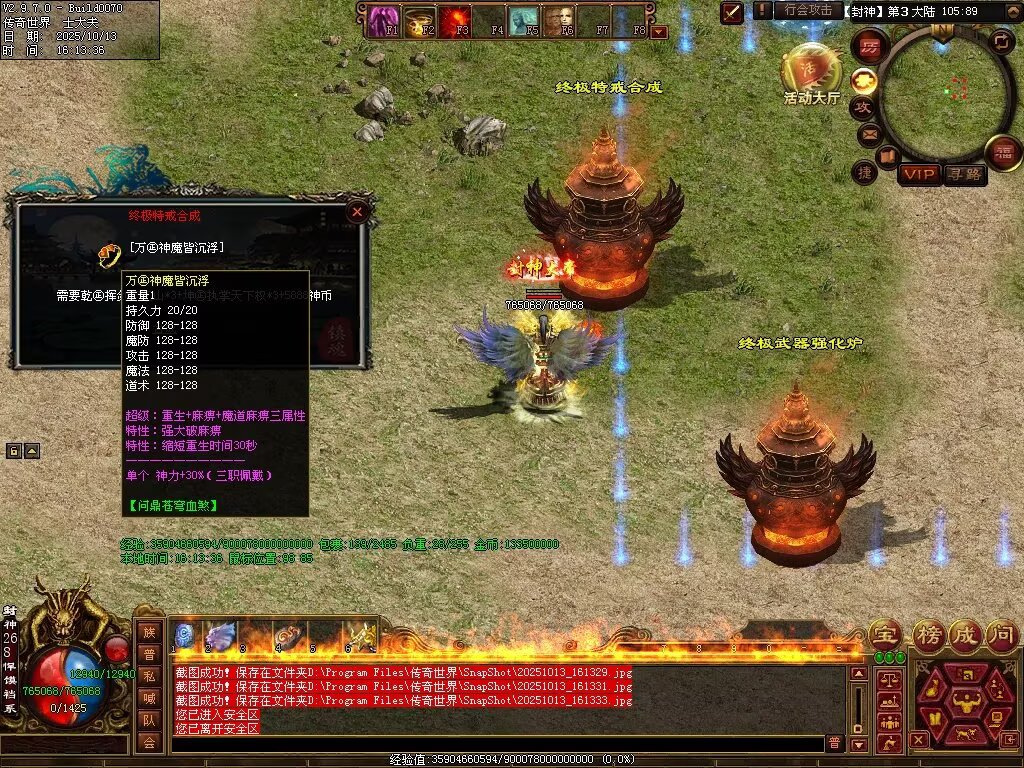Open the 历 calendar icon
Viewport: 1024px width, 768px height.
pyautogui.click(x=870, y=46)
